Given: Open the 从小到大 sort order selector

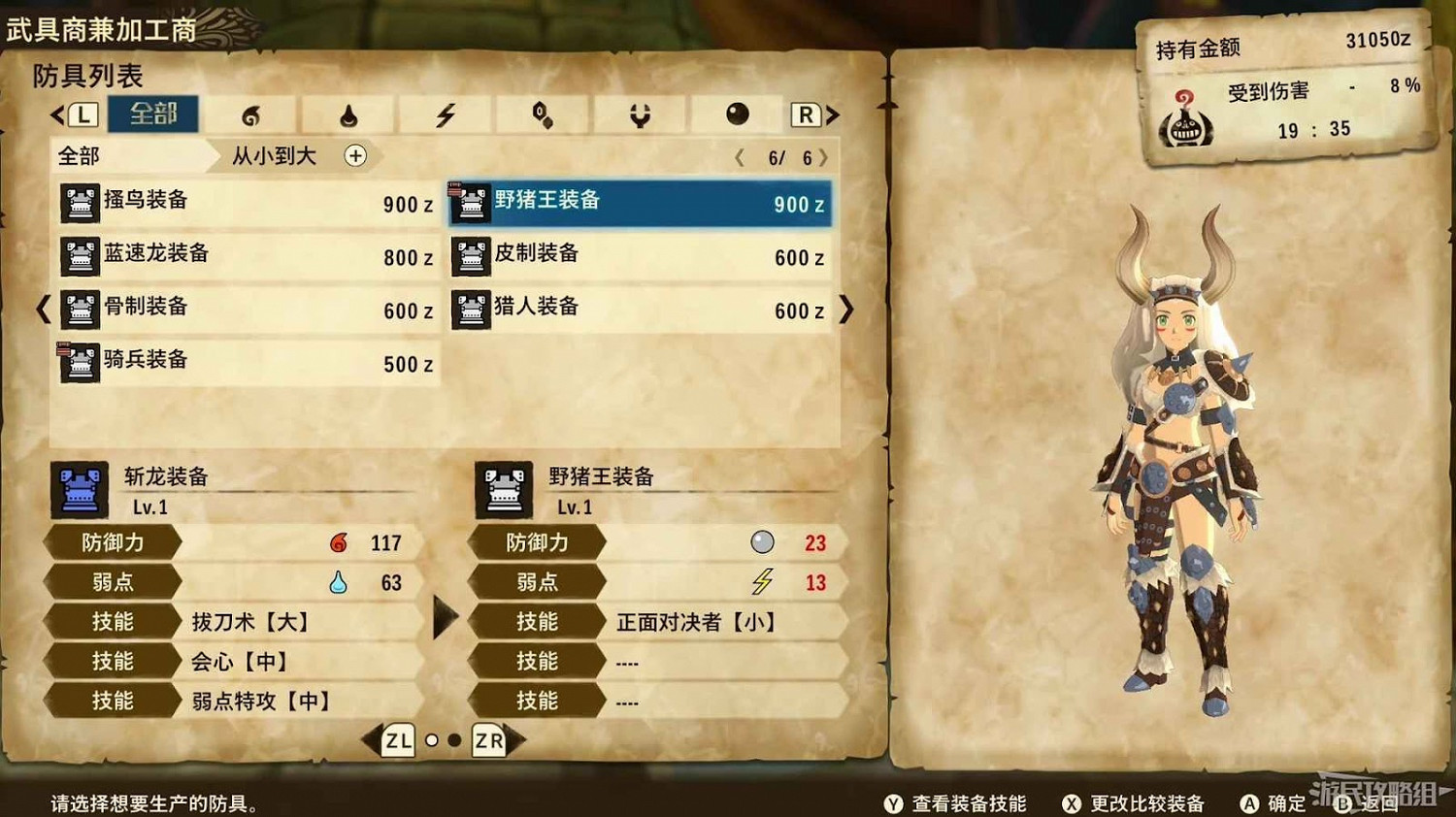Looking at the screenshot, I should [275, 156].
